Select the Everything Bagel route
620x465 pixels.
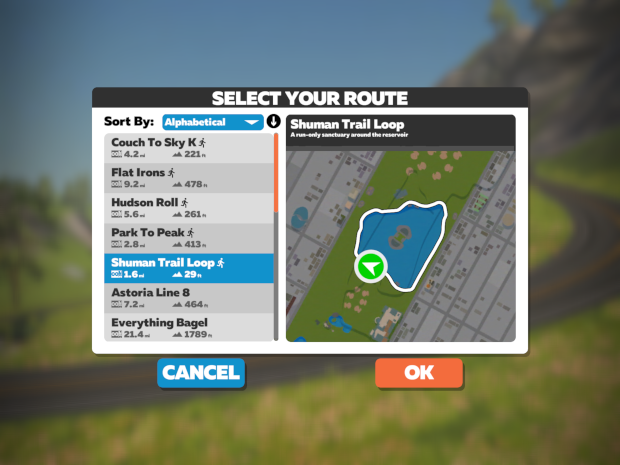point(189,328)
